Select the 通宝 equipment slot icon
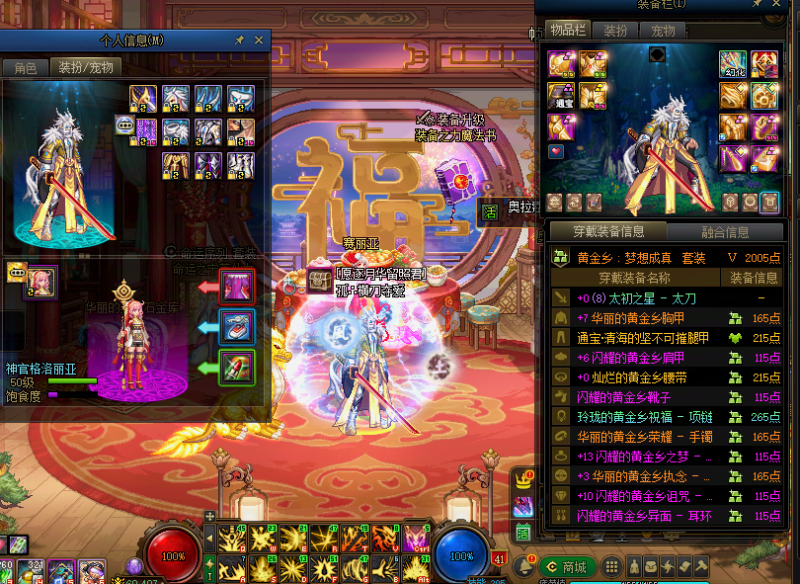800x584 pixels. click(x=560, y=96)
